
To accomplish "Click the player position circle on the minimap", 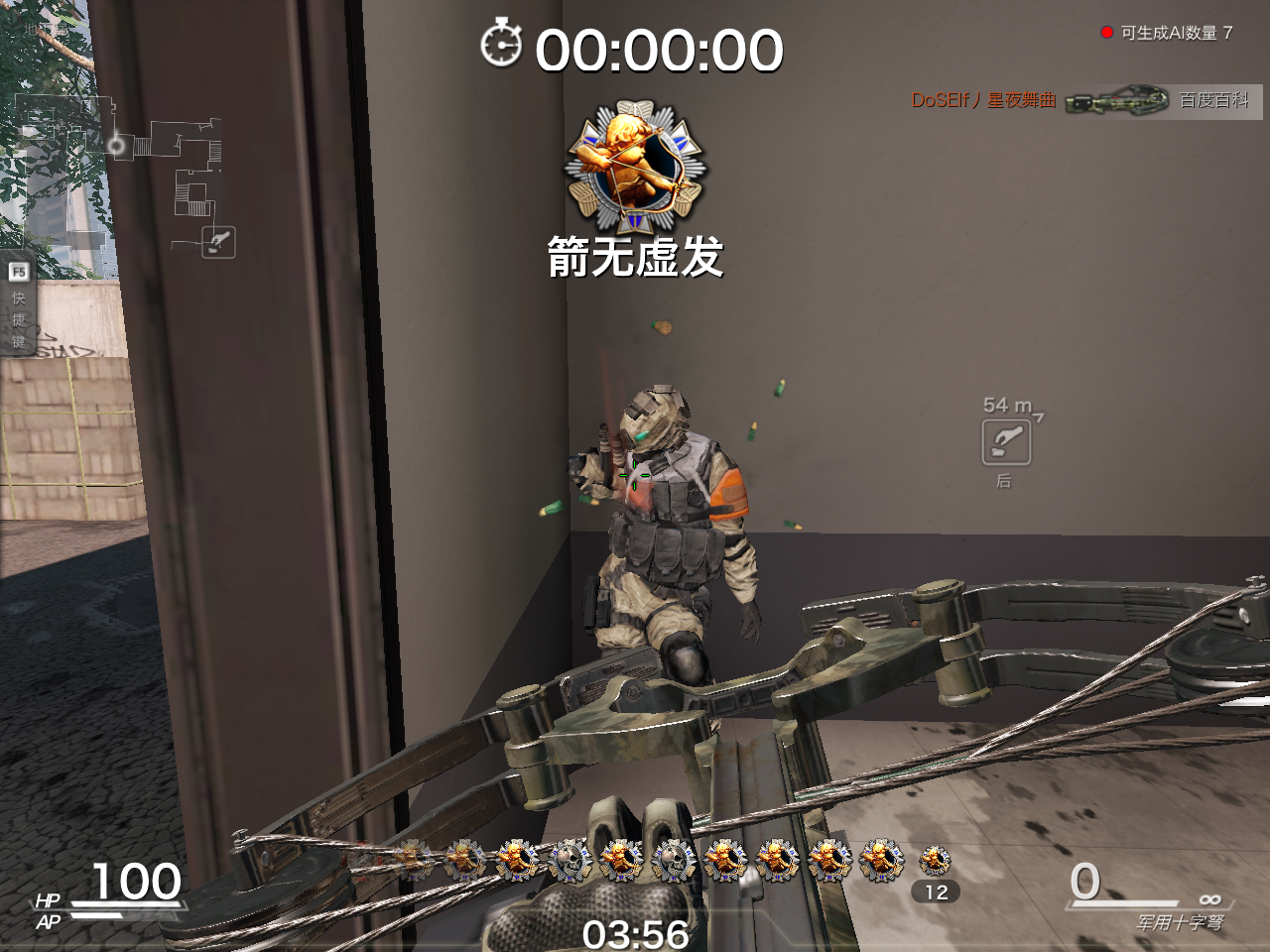I will click(x=119, y=142).
